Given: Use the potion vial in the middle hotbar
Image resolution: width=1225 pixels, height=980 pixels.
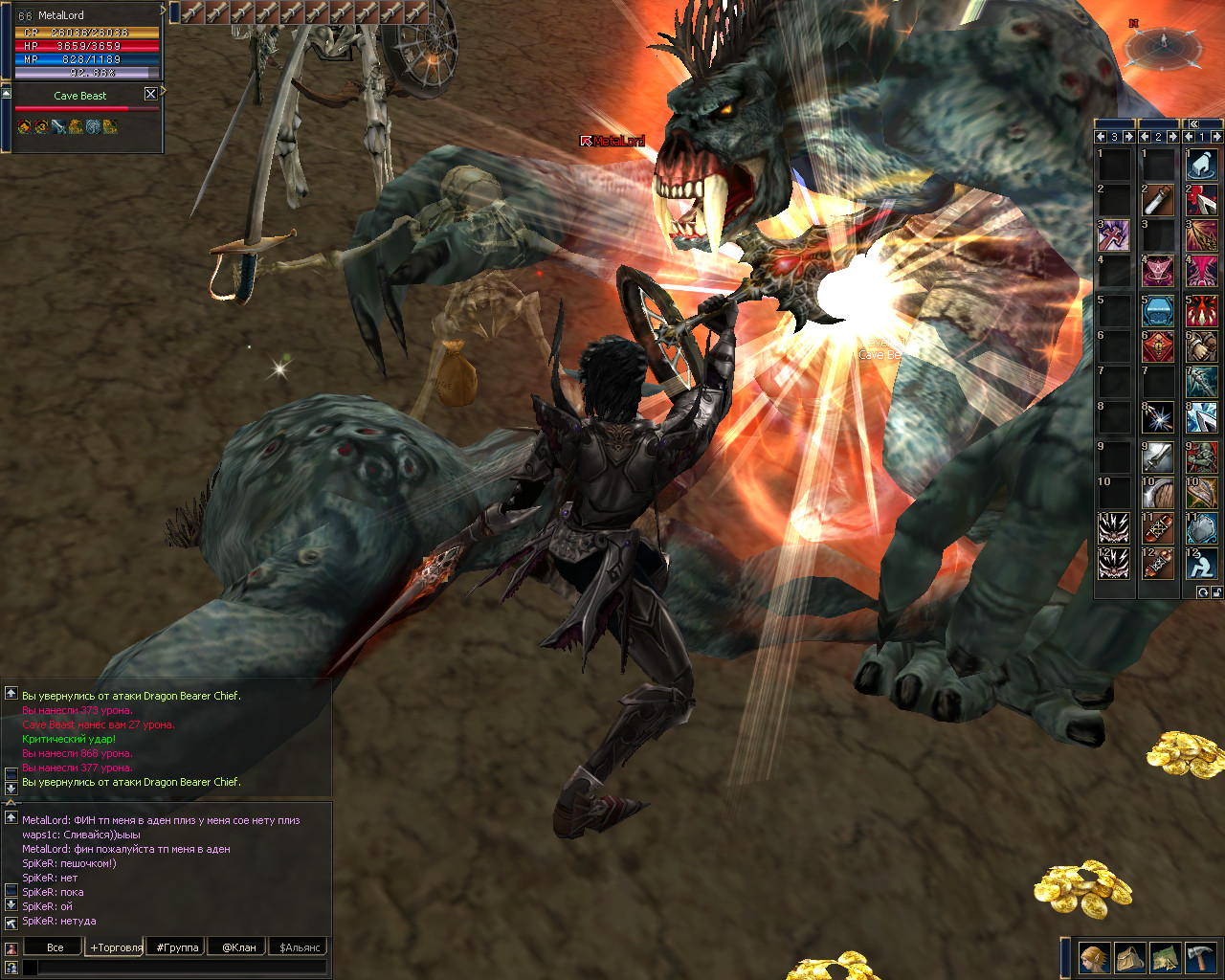Looking at the screenshot, I should click(x=1157, y=200).
